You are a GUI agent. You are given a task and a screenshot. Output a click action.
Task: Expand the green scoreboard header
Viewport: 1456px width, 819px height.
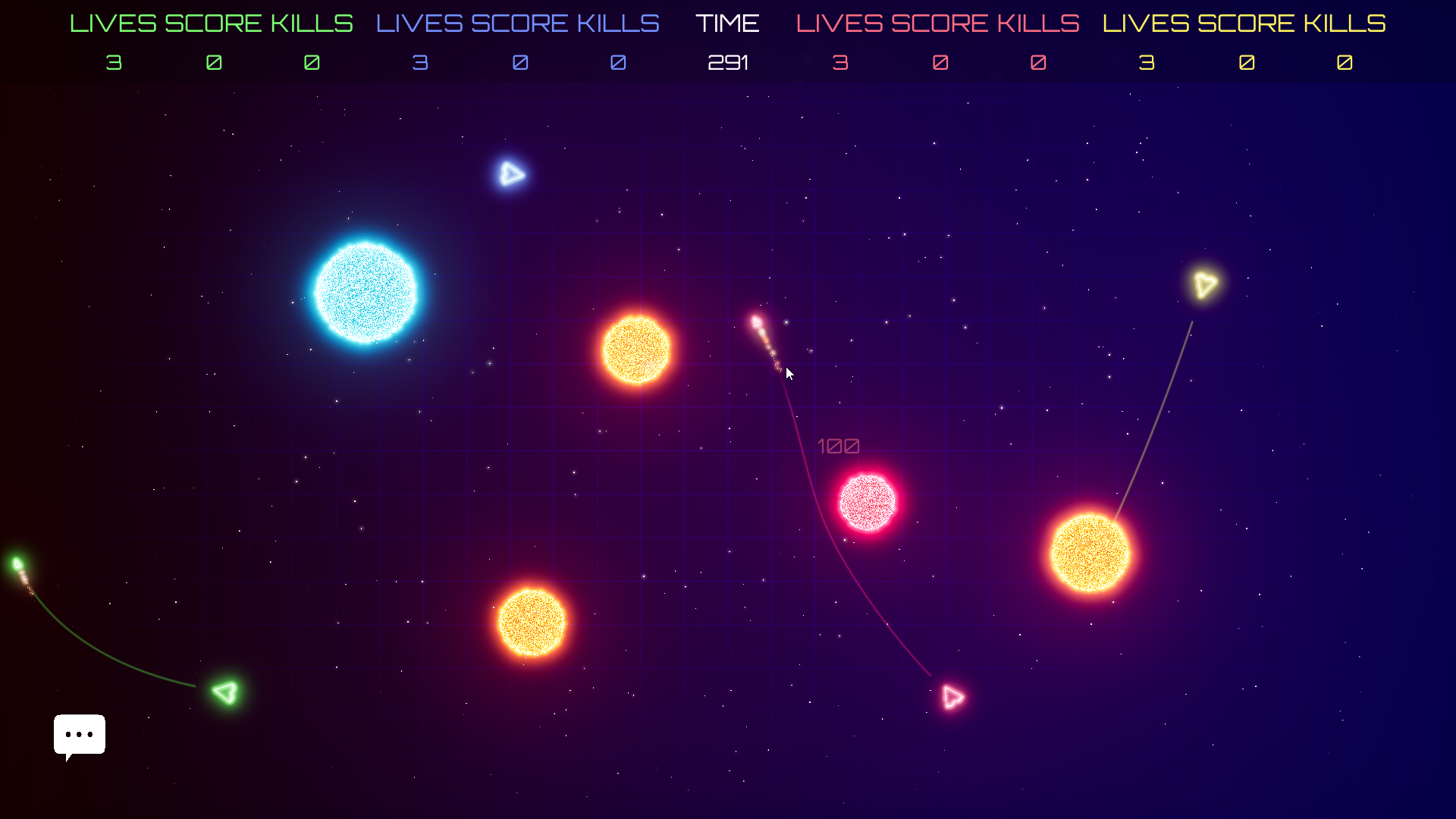212,23
